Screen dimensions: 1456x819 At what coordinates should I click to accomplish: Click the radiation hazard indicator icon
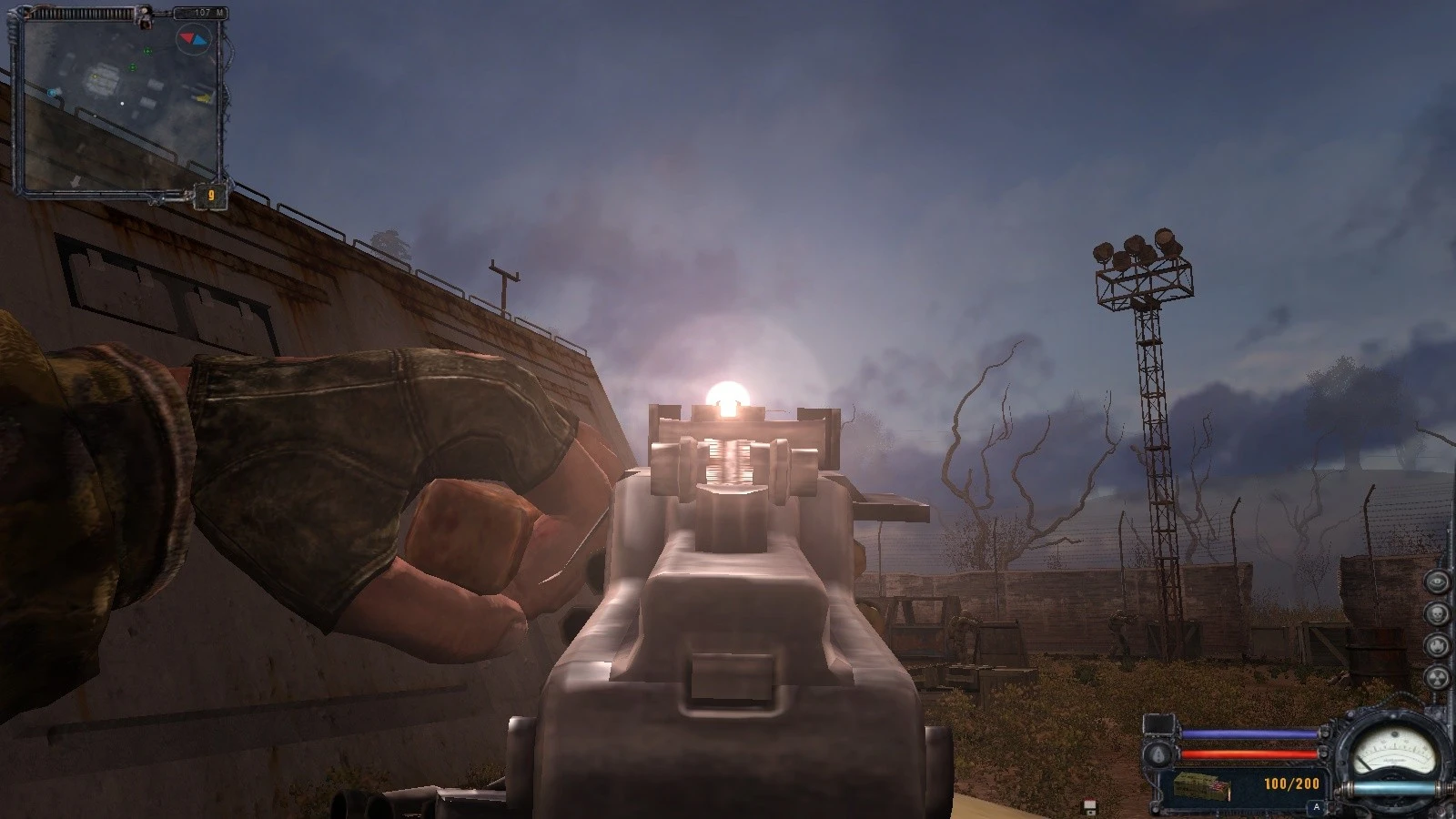pos(1438,678)
